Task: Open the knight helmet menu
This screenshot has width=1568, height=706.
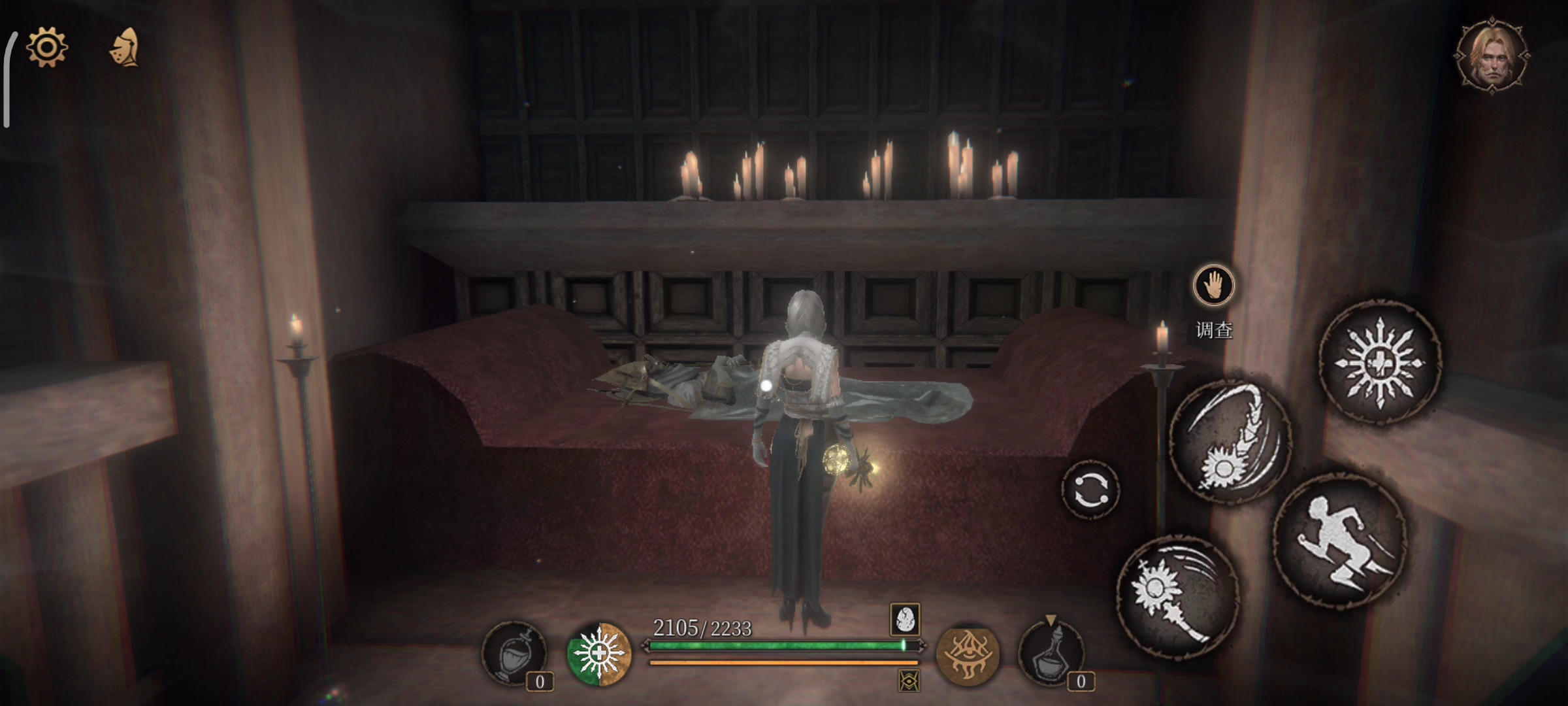Action: coord(124,47)
